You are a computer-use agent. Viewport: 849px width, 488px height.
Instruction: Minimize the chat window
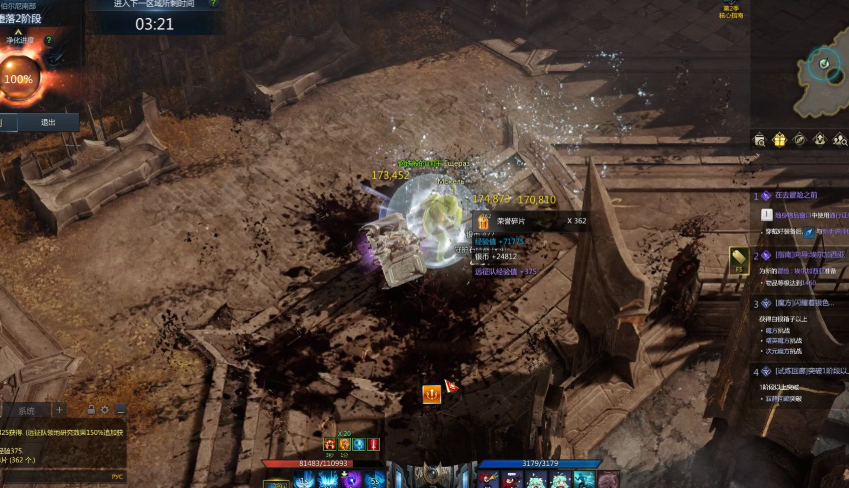click(x=120, y=410)
